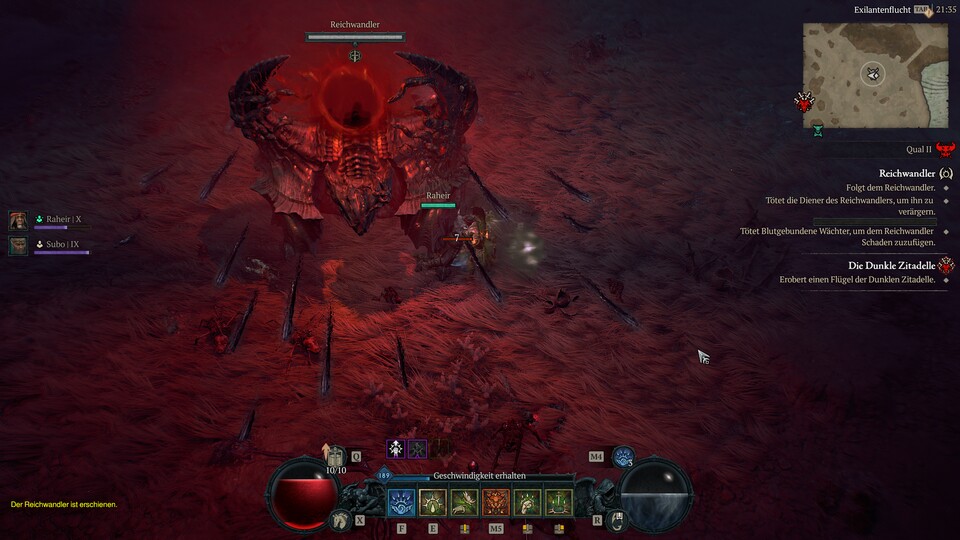This screenshot has width=960, height=540.
Task: Open the minimap
Action: pyautogui.click(x=875, y=76)
